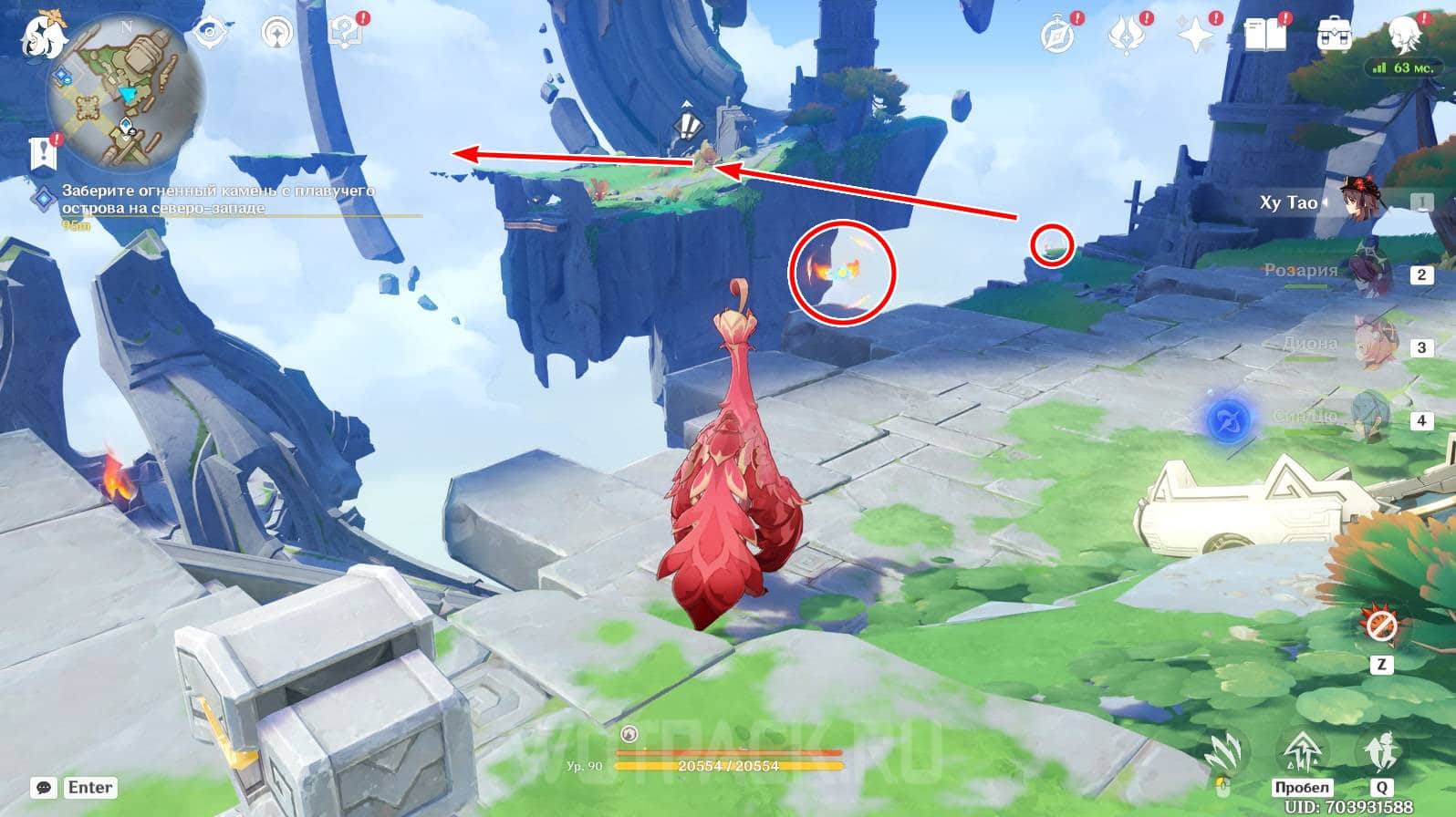Screen dimensions: 1456x817
Task: Activate the Пробел jump skill icon
Action: coord(1302,756)
